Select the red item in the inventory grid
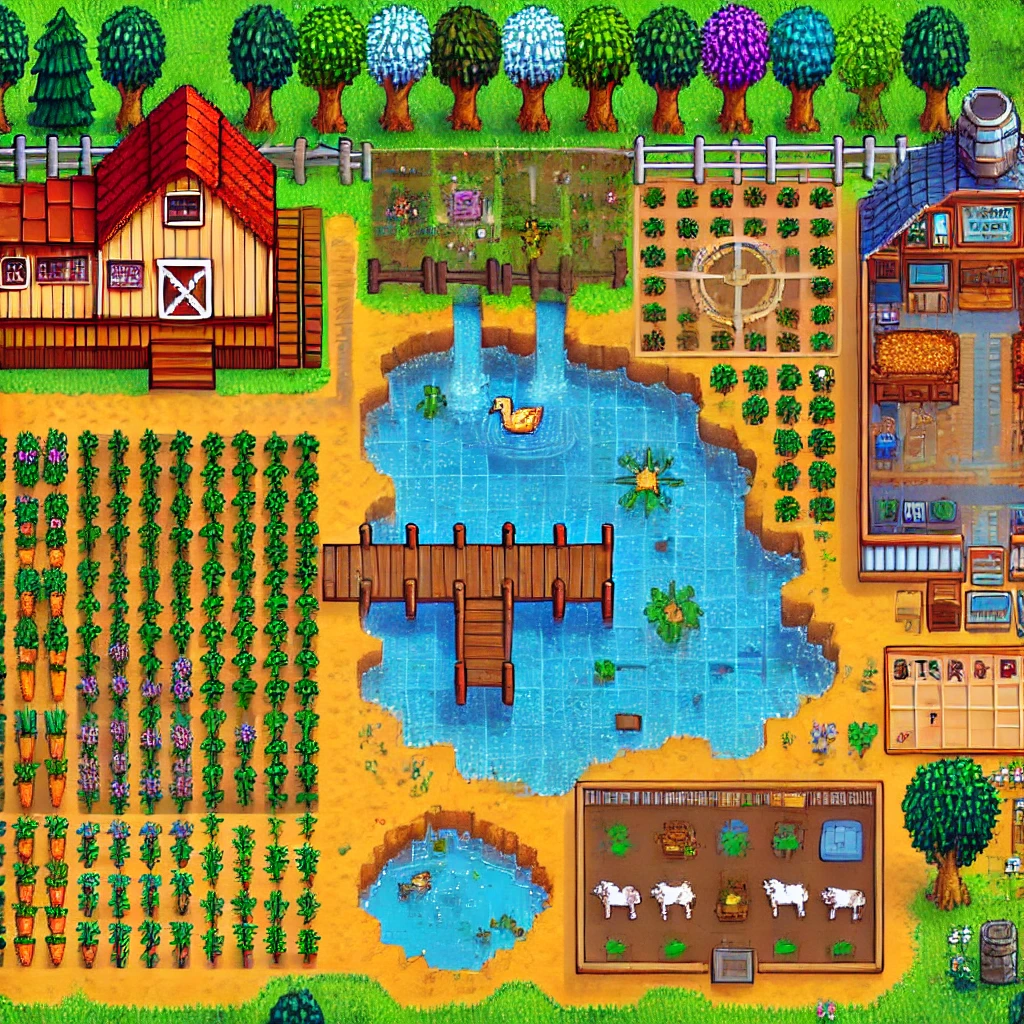This screenshot has width=1024, height=1024. pos(1008,669)
